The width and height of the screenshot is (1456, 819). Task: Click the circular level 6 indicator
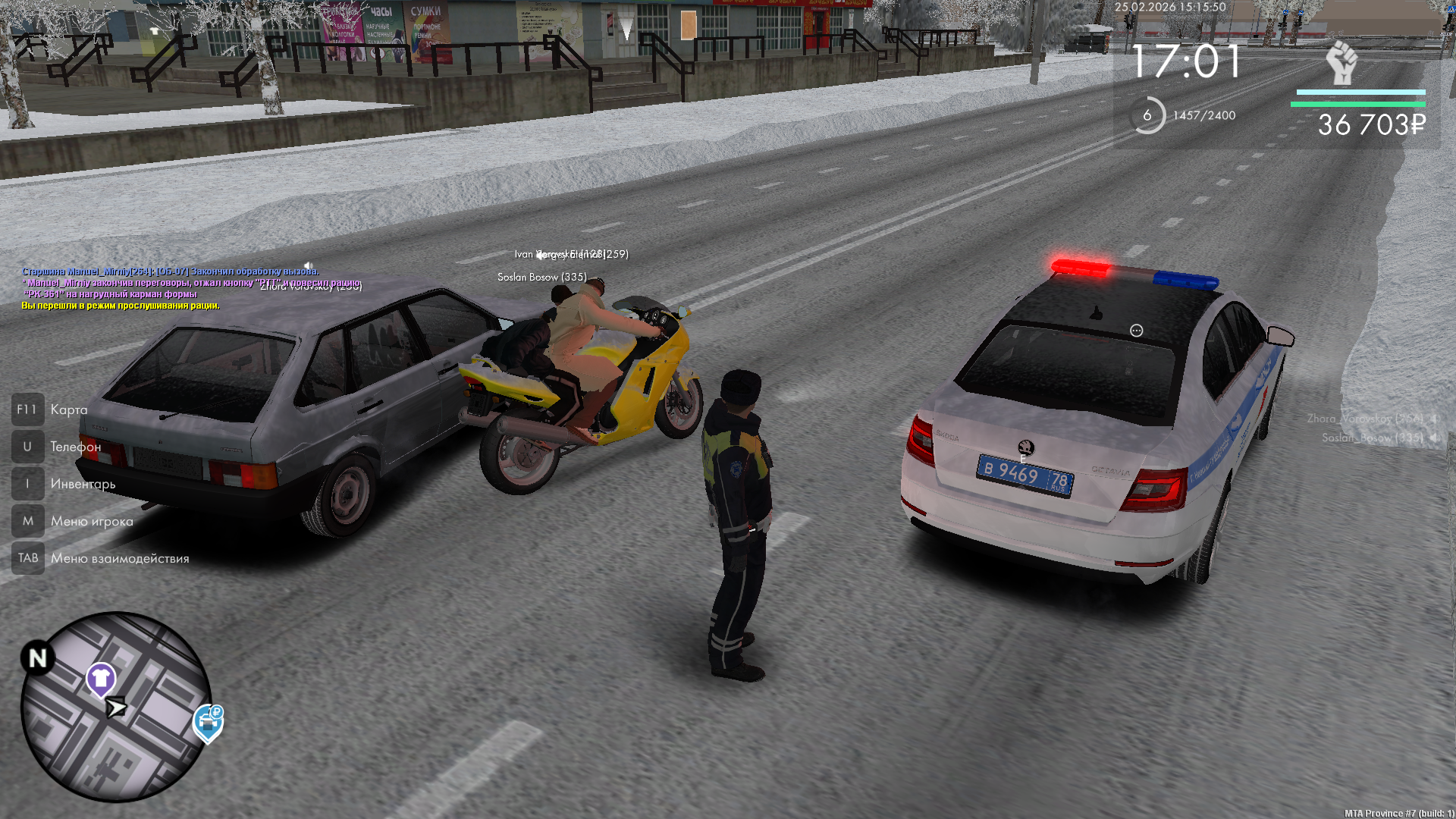(x=1147, y=115)
